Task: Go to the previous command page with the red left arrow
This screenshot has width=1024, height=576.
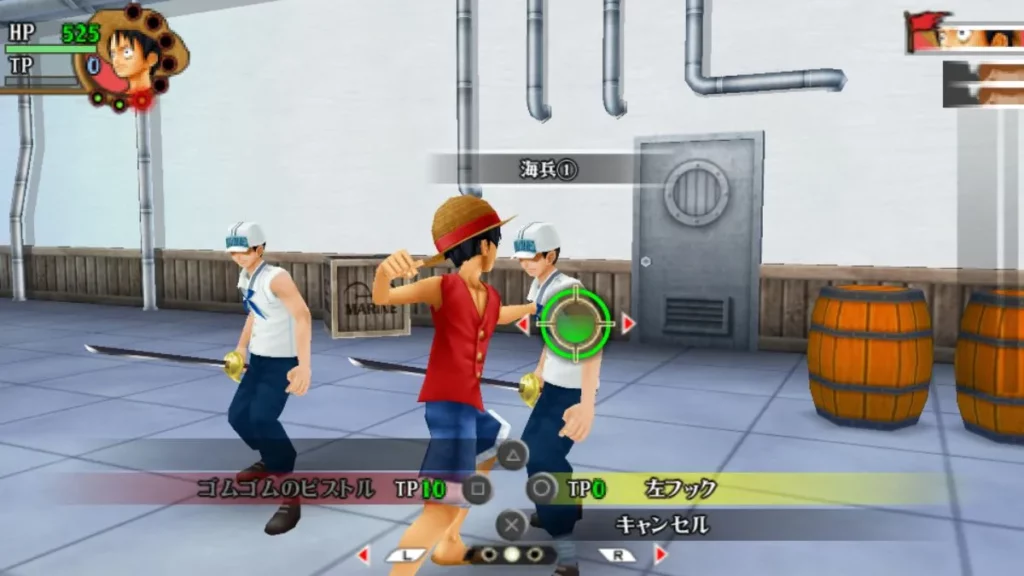Action: click(x=364, y=554)
